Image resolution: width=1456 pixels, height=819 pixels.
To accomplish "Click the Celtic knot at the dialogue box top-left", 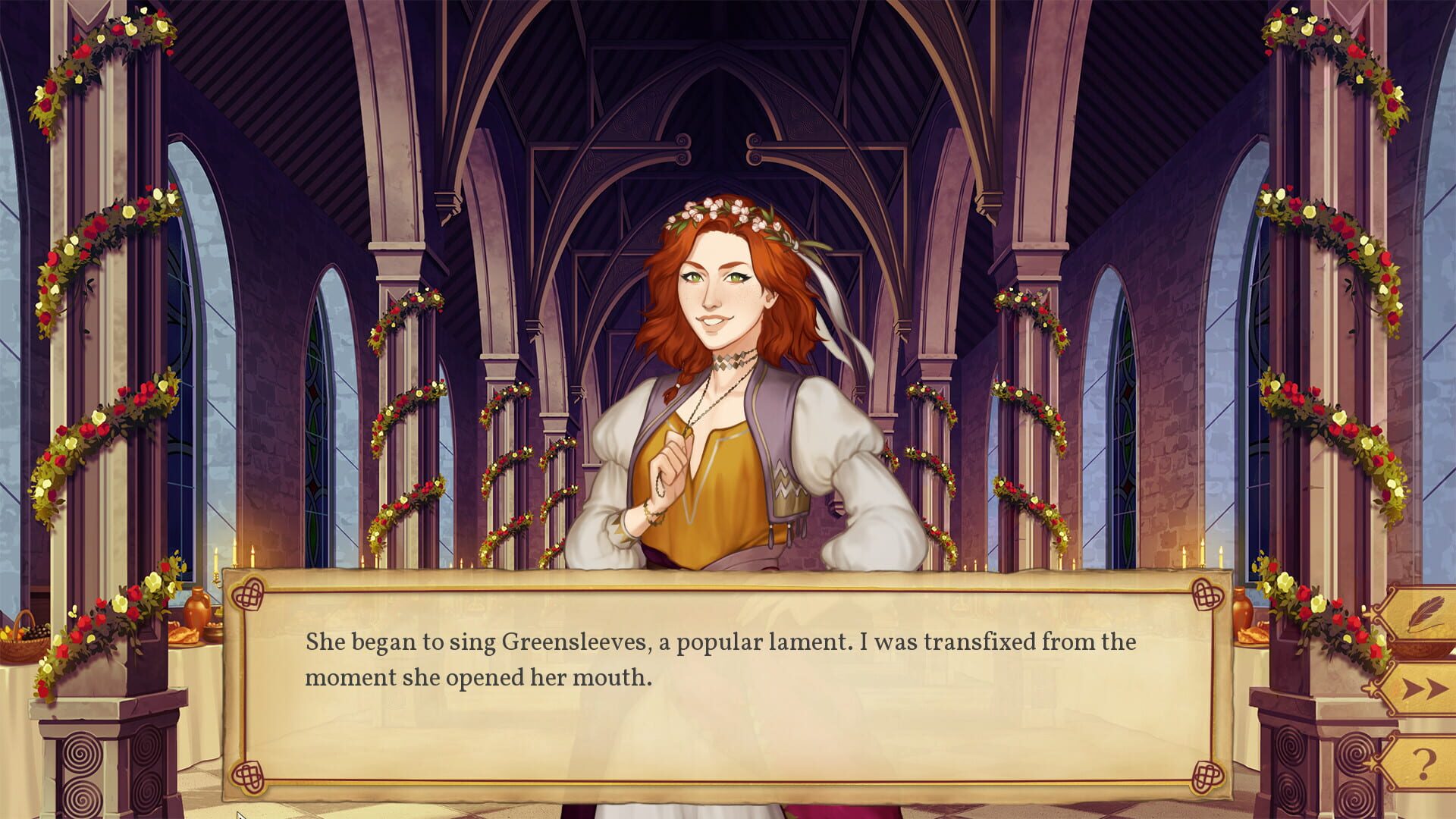I will (x=248, y=594).
